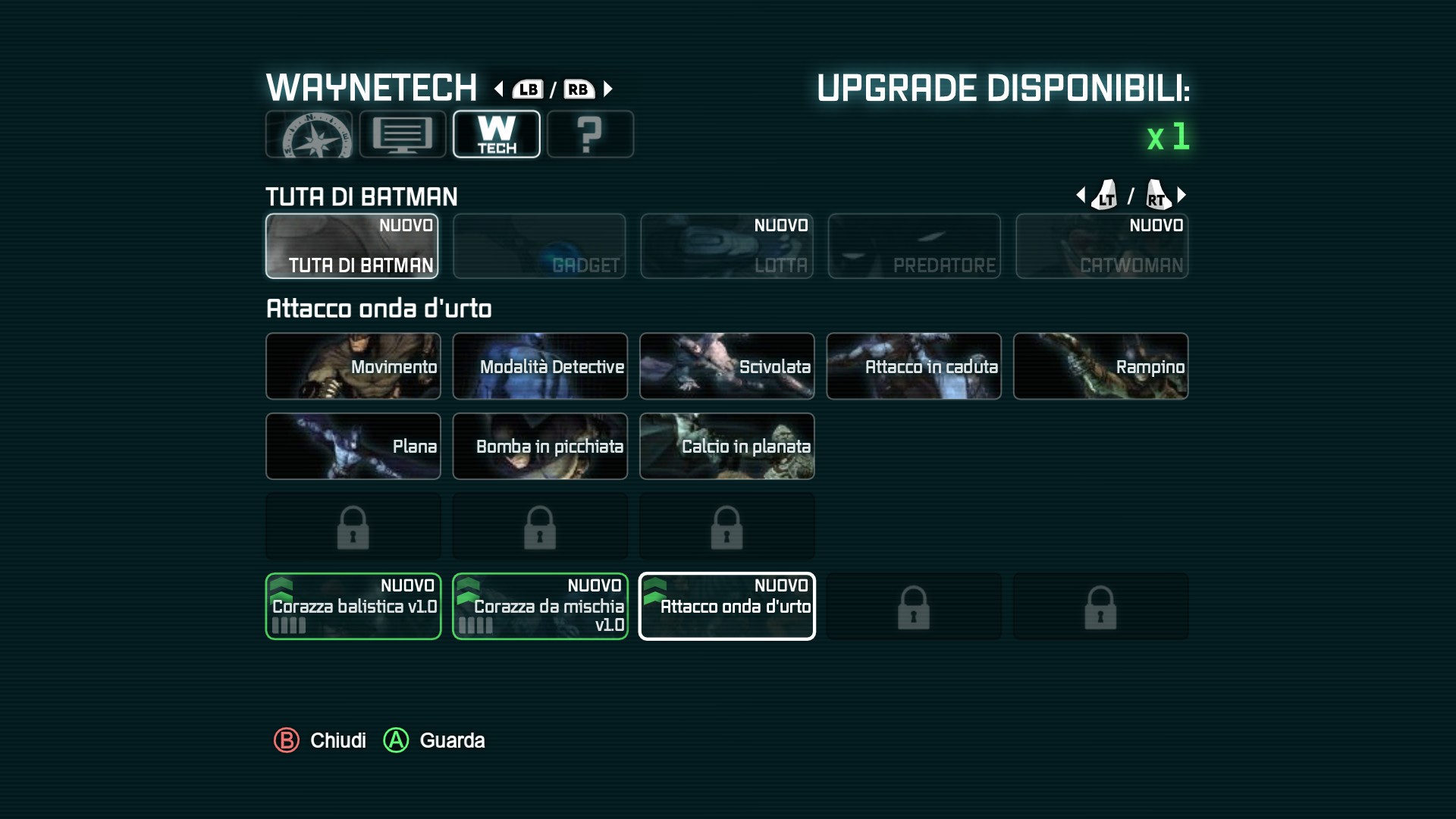Select the Attacco in caduta tile
1456x819 pixels.
coord(914,366)
